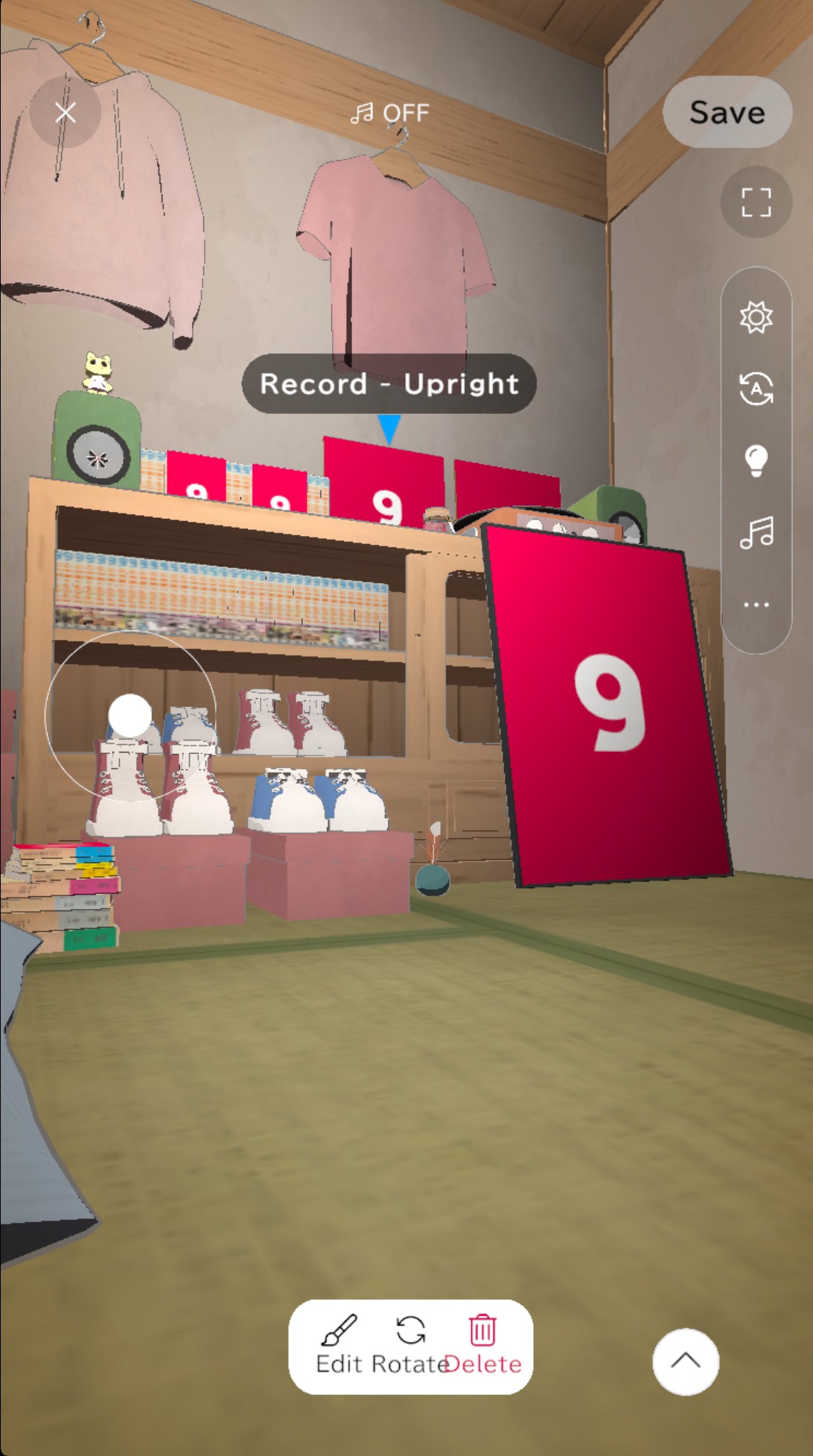
Task: Select the Record - Upright label
Action: (x=389, y=384)
